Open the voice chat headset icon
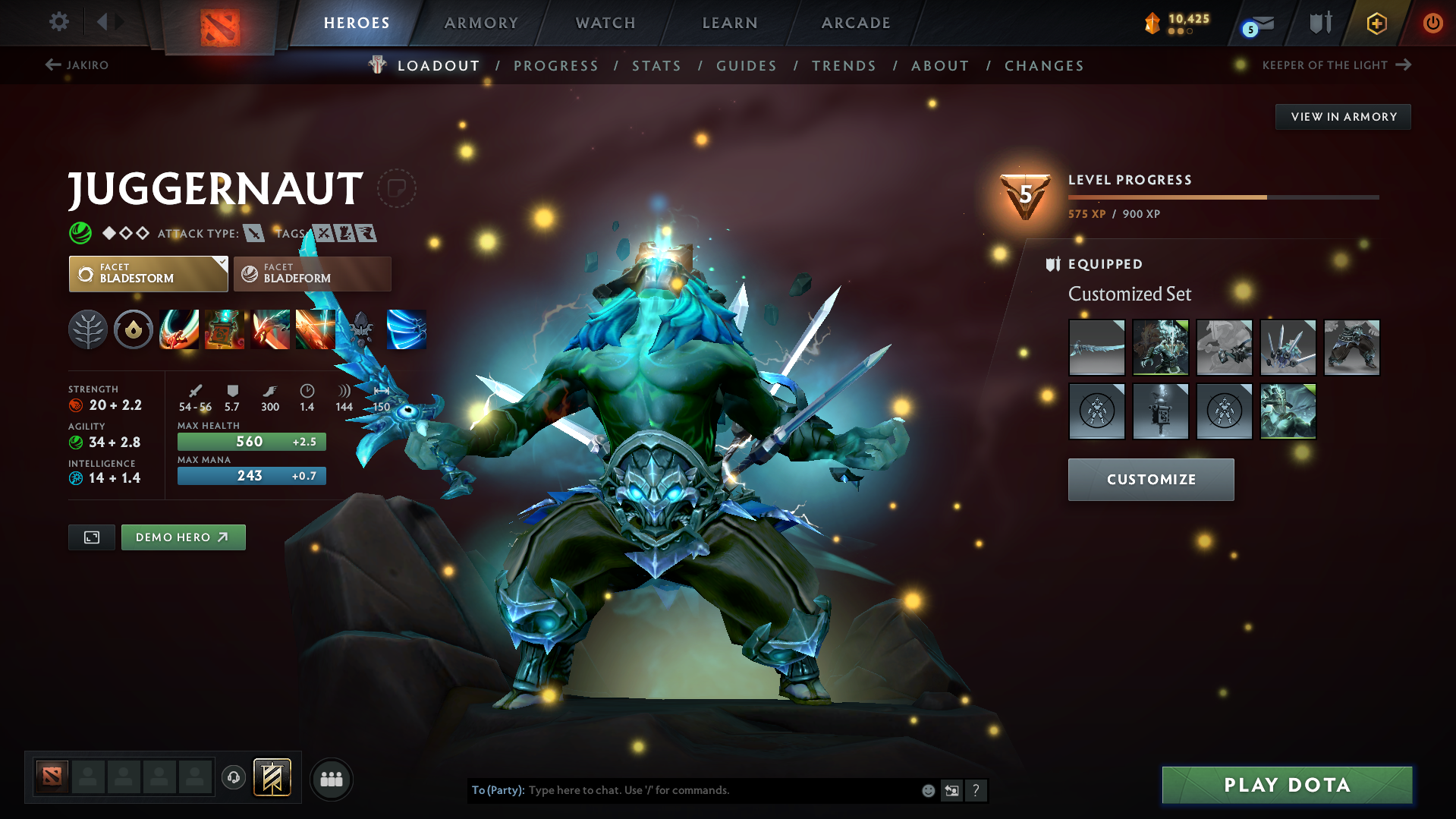This screenshot has height=819, width=1456. click(x=233, y=778)
